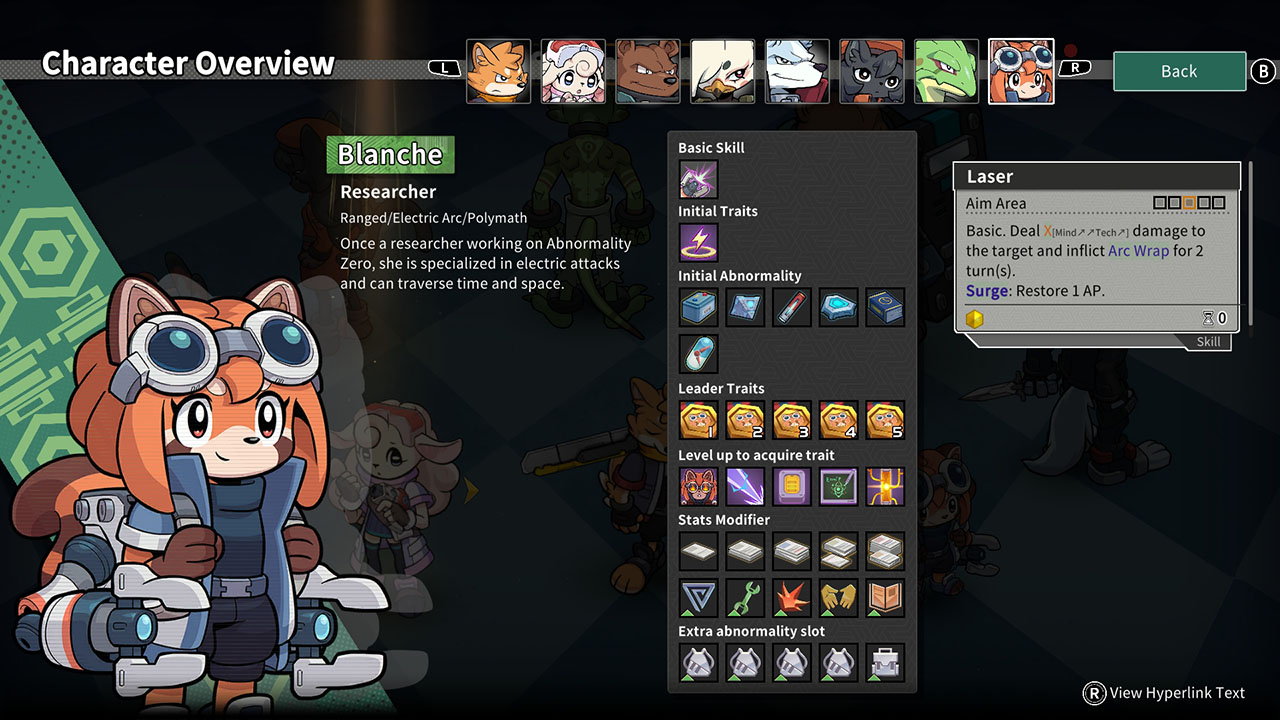Select the wrench Stats Modifier icon
Viewport: 1280px width, 720px height.
coord(745,598)
